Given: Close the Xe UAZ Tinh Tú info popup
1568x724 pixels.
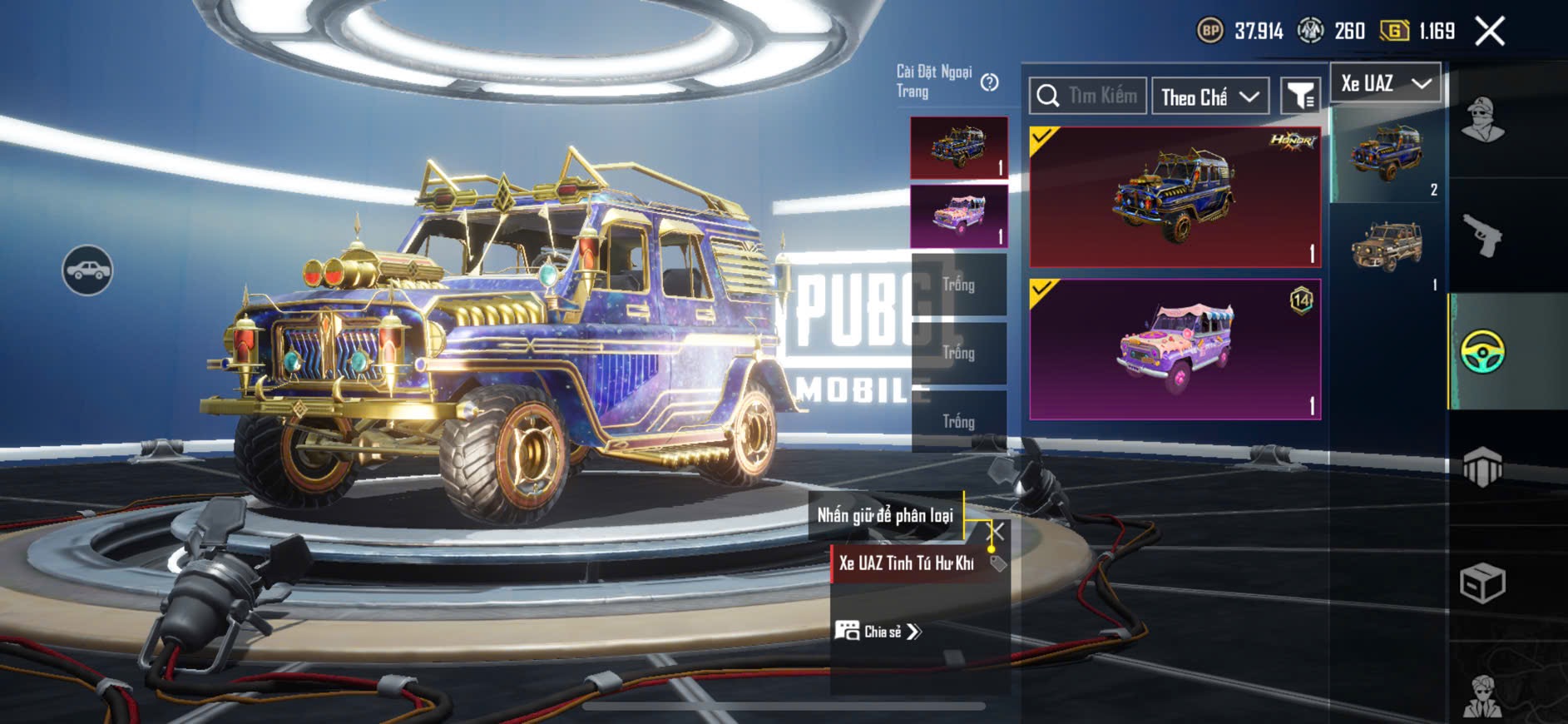Looking at the screenshot, I should [x=995, y=531].
